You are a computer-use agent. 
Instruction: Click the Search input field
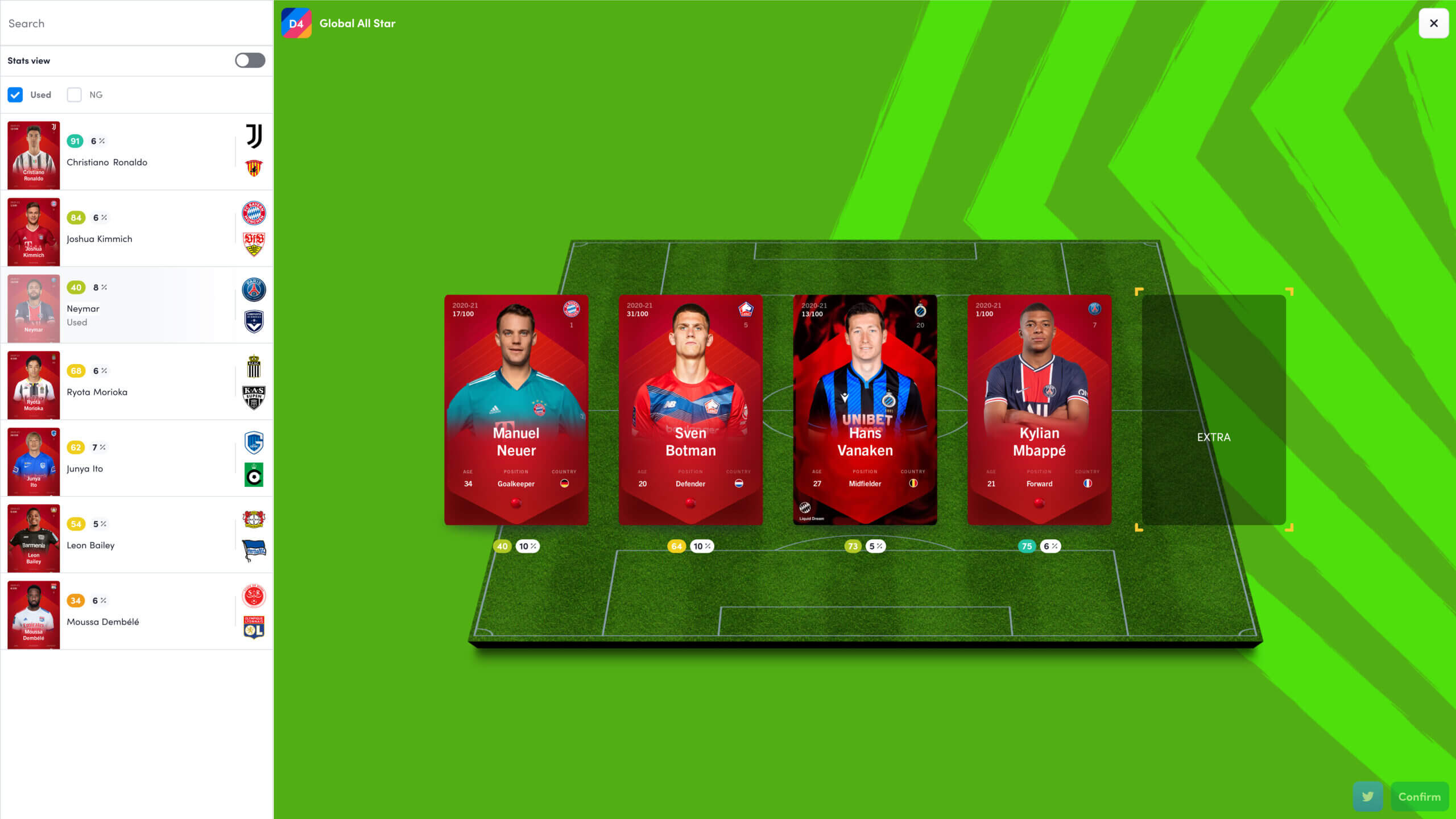point(136,23)
